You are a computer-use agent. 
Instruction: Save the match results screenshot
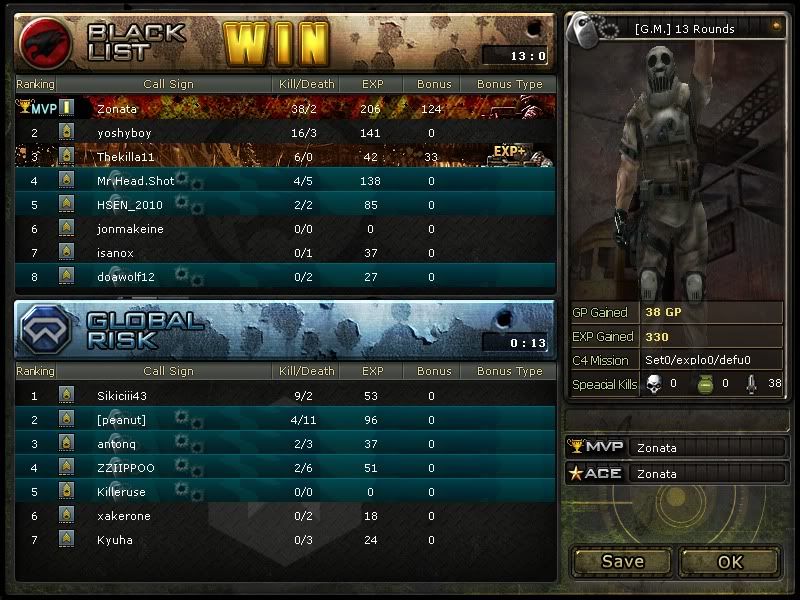coord(622,561)
